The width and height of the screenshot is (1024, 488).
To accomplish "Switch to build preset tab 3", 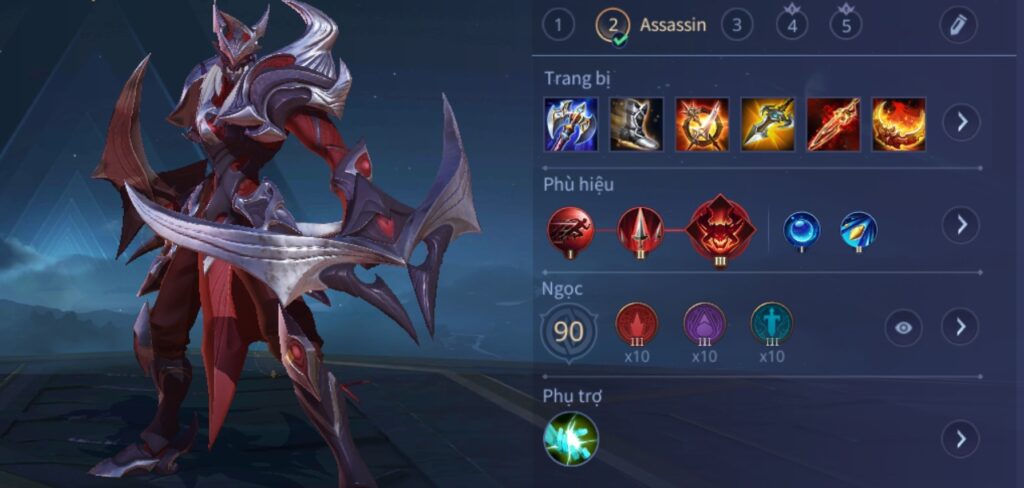I will 737,25.
